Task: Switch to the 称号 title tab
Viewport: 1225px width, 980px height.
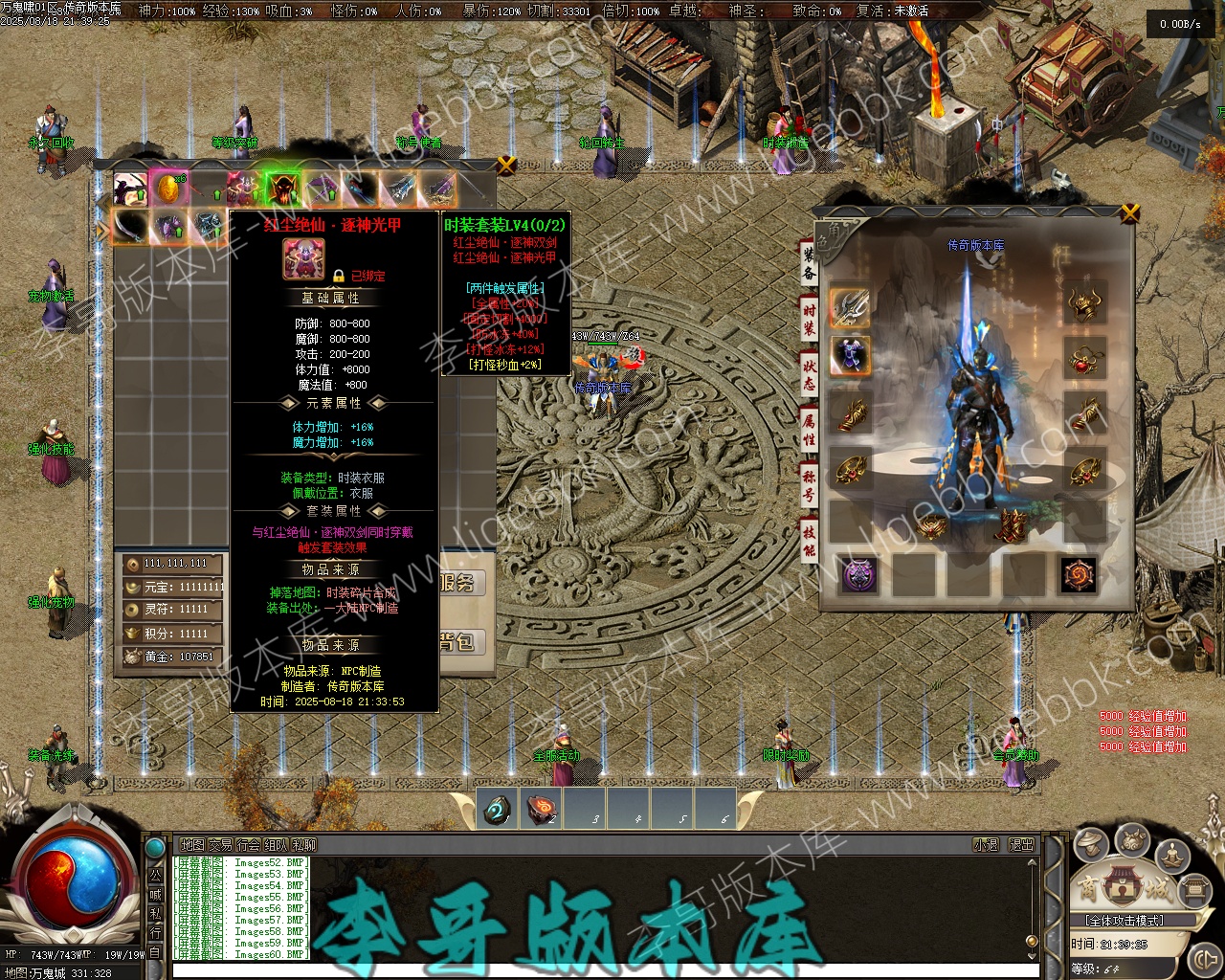Action: point(810,484)
